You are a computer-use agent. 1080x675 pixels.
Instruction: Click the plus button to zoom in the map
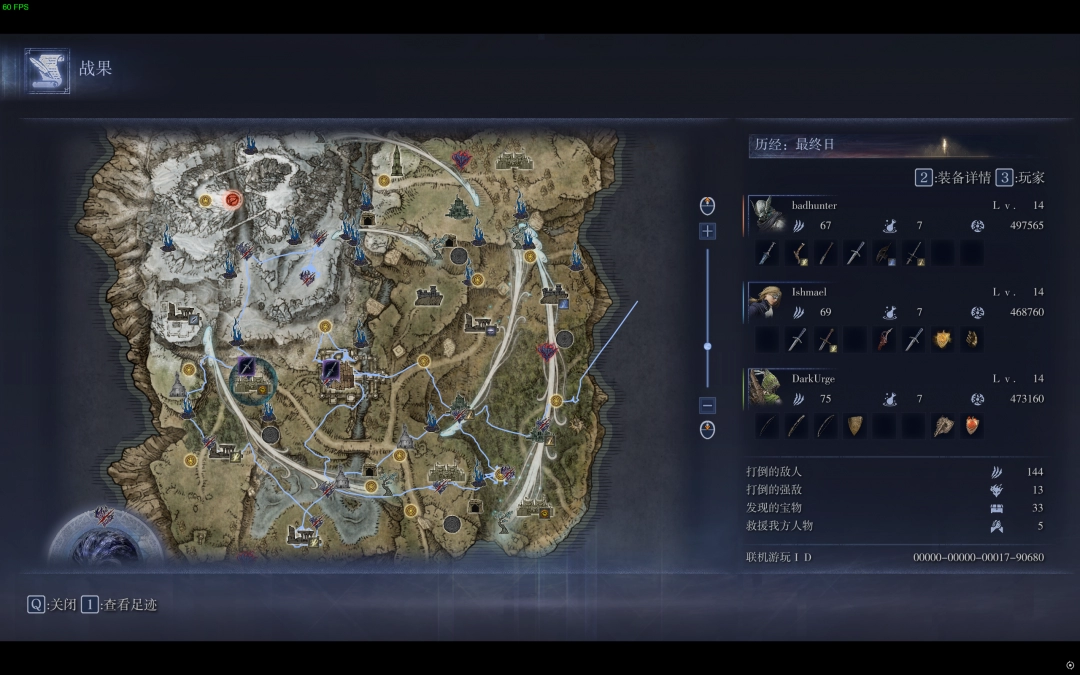pos(707,231)
